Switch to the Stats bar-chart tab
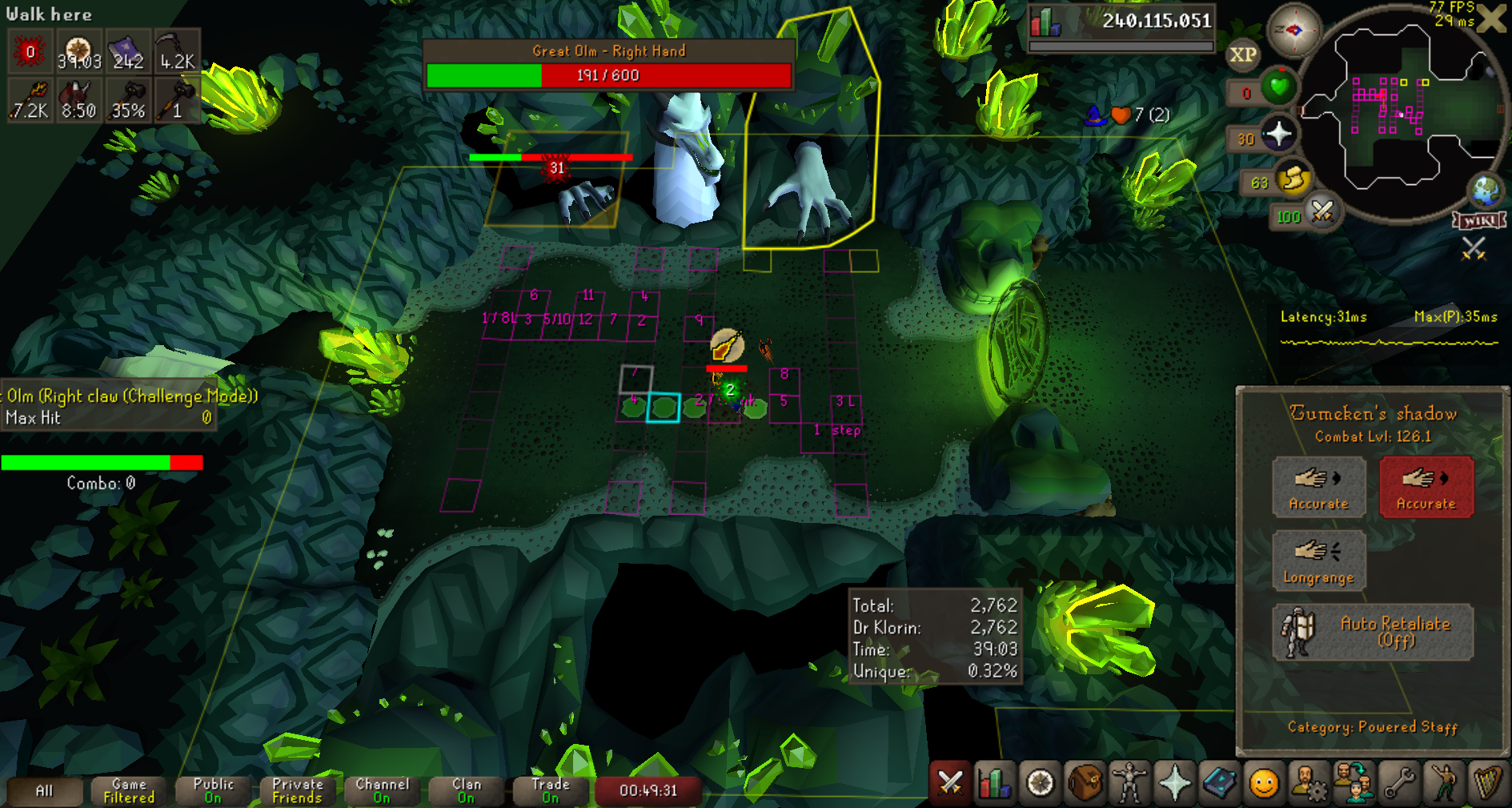This screenshot has width=1512, height=808. pyautogui.click(x=995, y=783)
